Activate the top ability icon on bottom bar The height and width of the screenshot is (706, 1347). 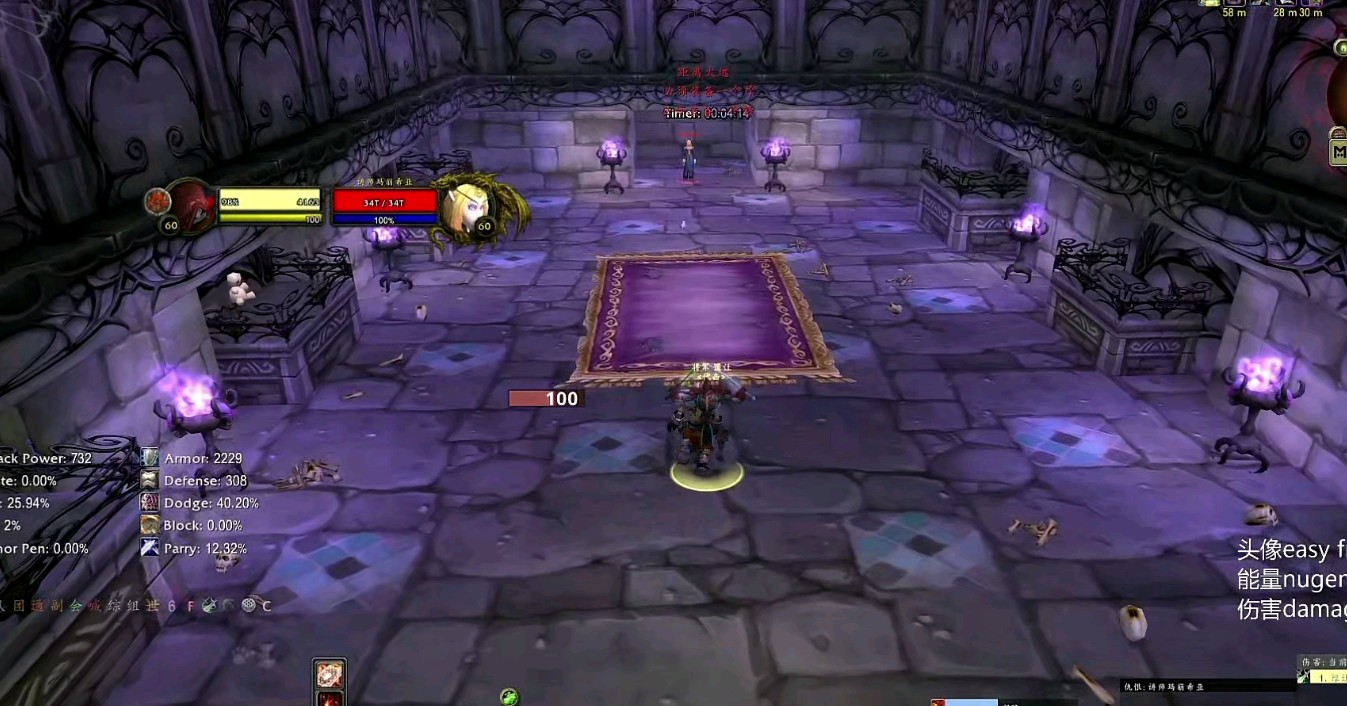pos(330,673)
